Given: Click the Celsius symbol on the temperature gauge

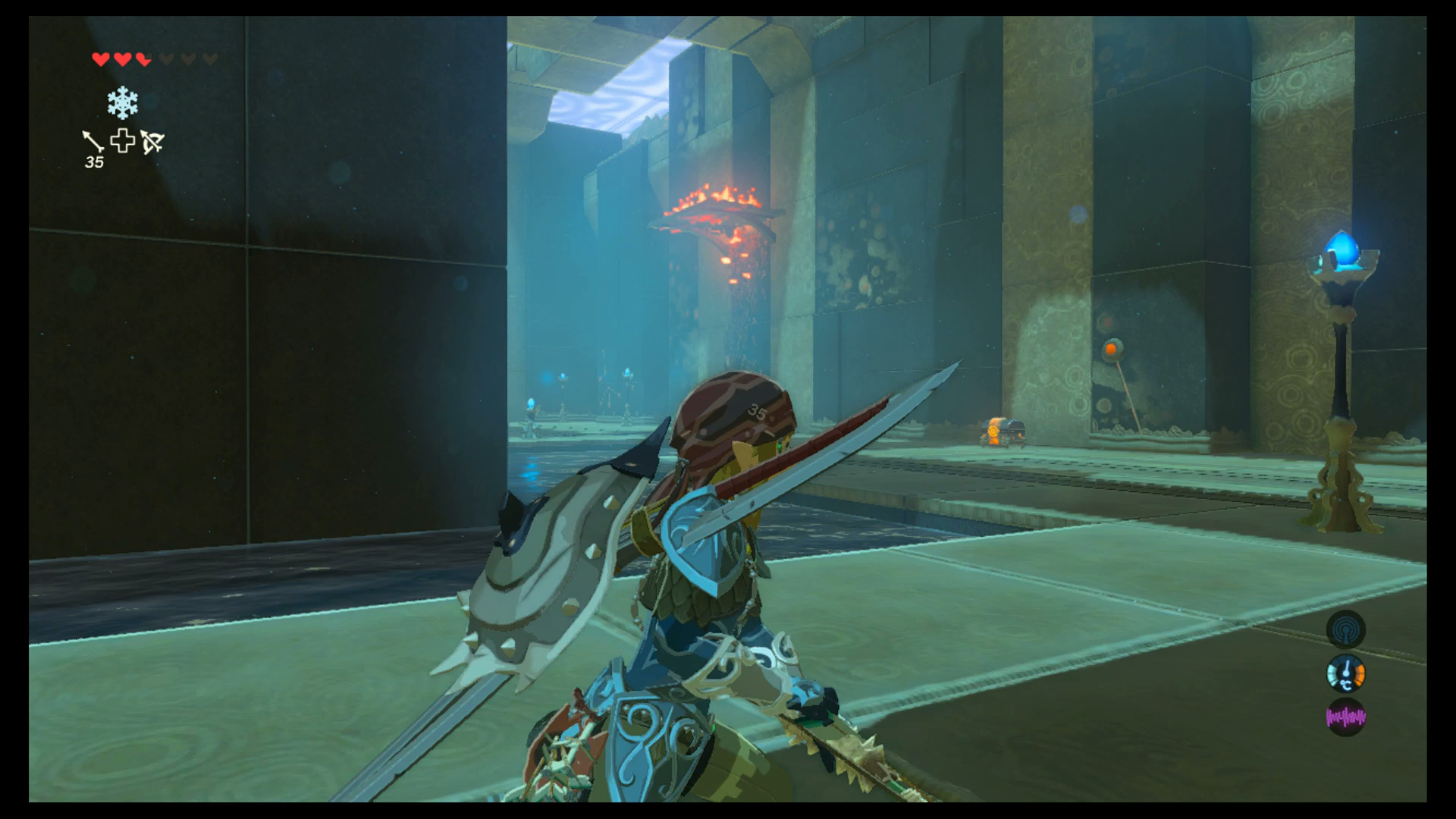Looking at the screenshot, I should 1347,685.
